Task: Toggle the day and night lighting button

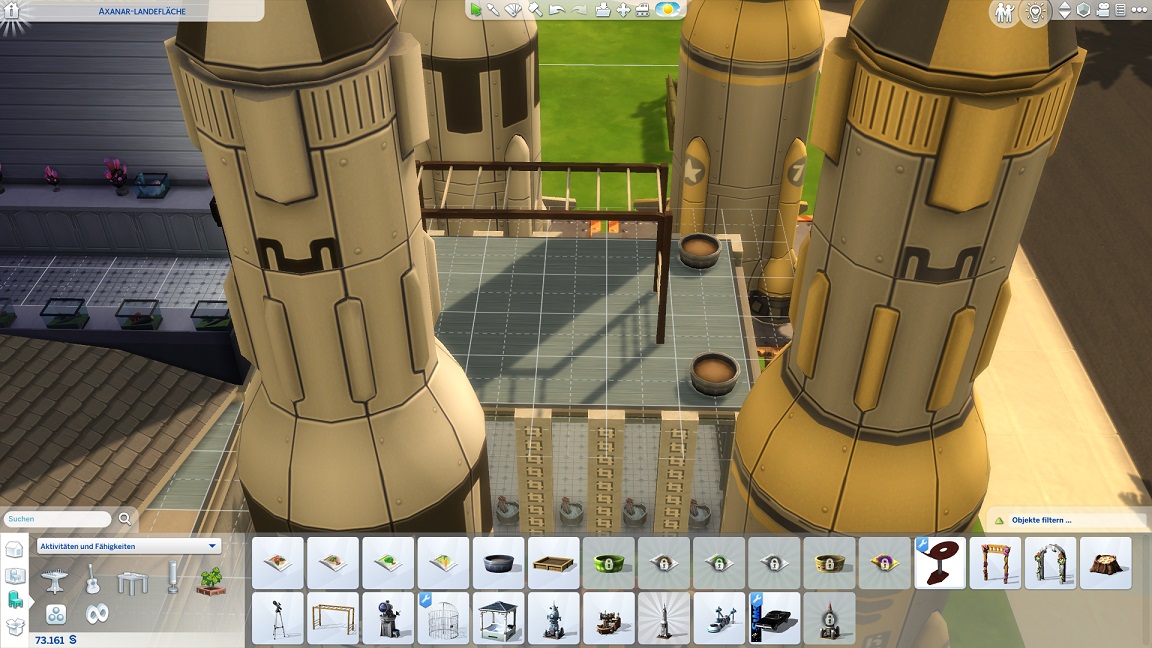Action: tap(669, 10)
